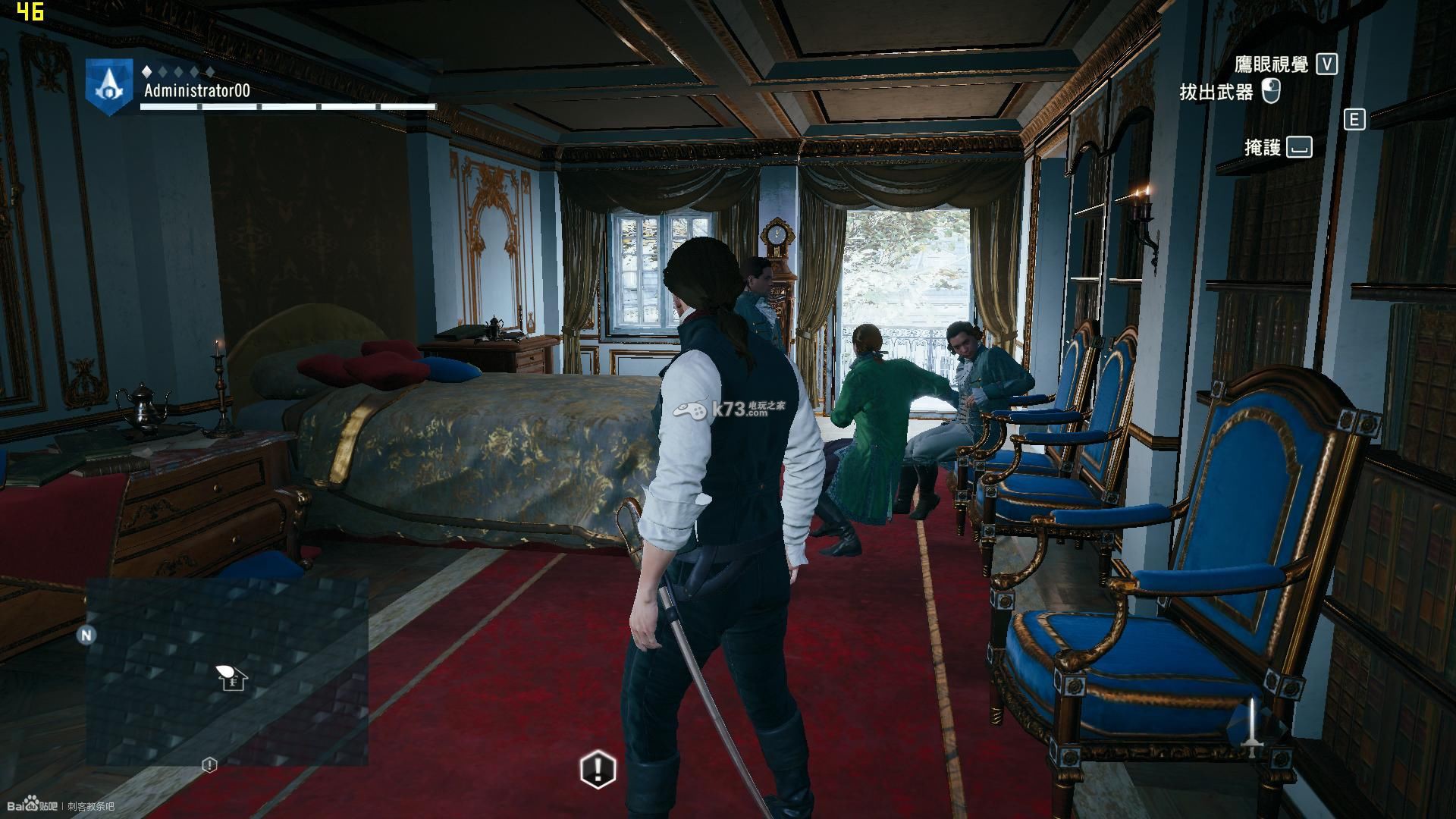Click the Assassin insignia player badge
This screenshot has height=819, width=1456.
pyautogui.click(x=110, y=86)
